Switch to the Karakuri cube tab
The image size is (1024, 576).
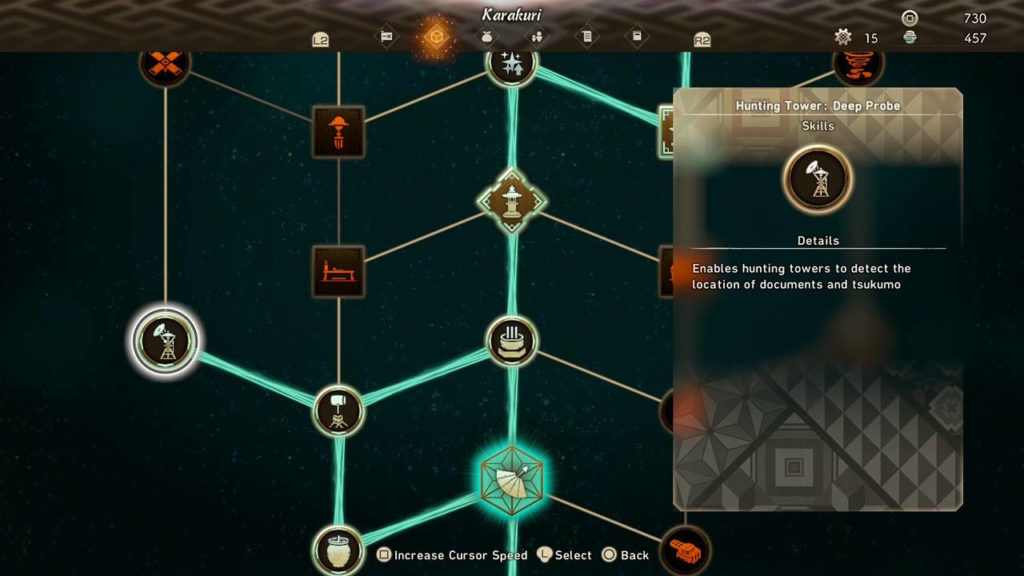436,38
